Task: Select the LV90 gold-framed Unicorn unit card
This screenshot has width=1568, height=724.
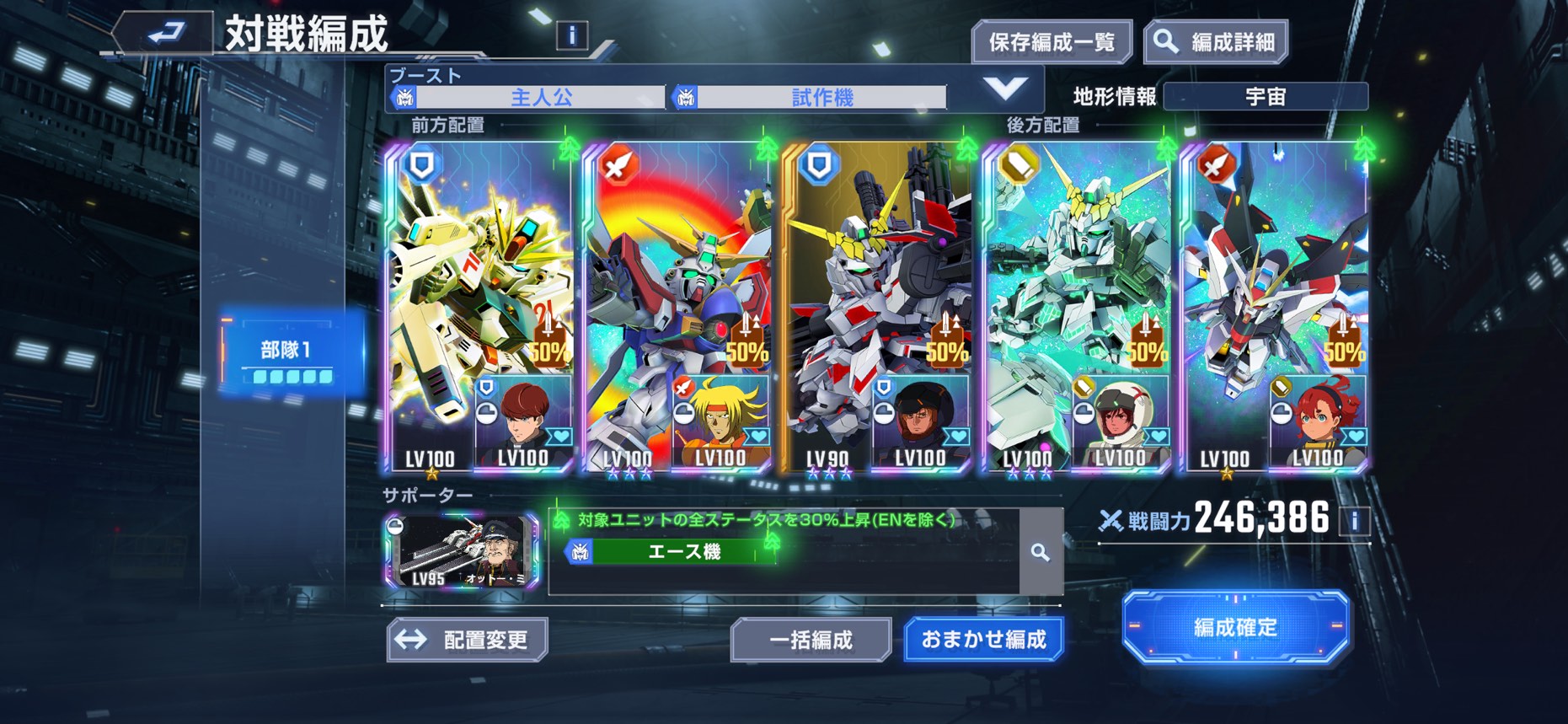Action: 876,303
